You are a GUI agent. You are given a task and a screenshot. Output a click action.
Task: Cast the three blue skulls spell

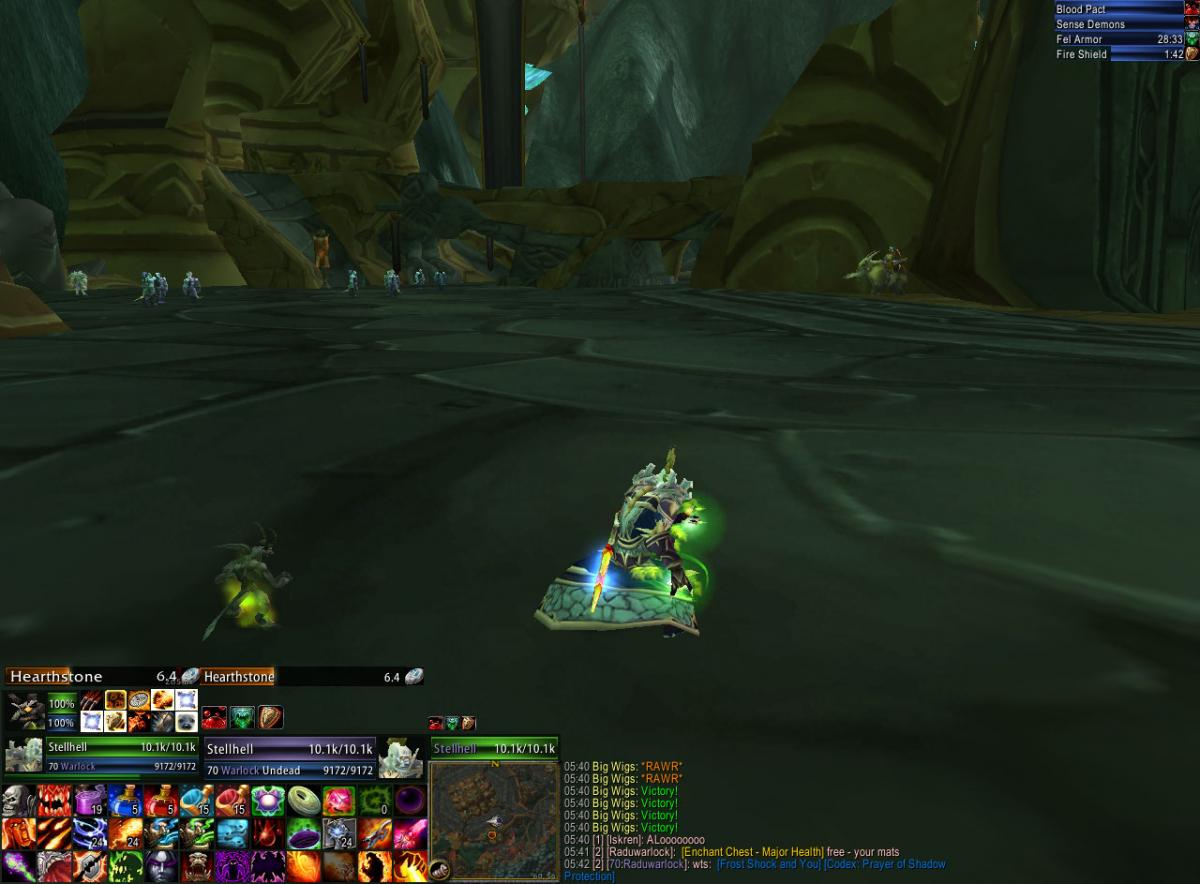[x=231, y=833]
